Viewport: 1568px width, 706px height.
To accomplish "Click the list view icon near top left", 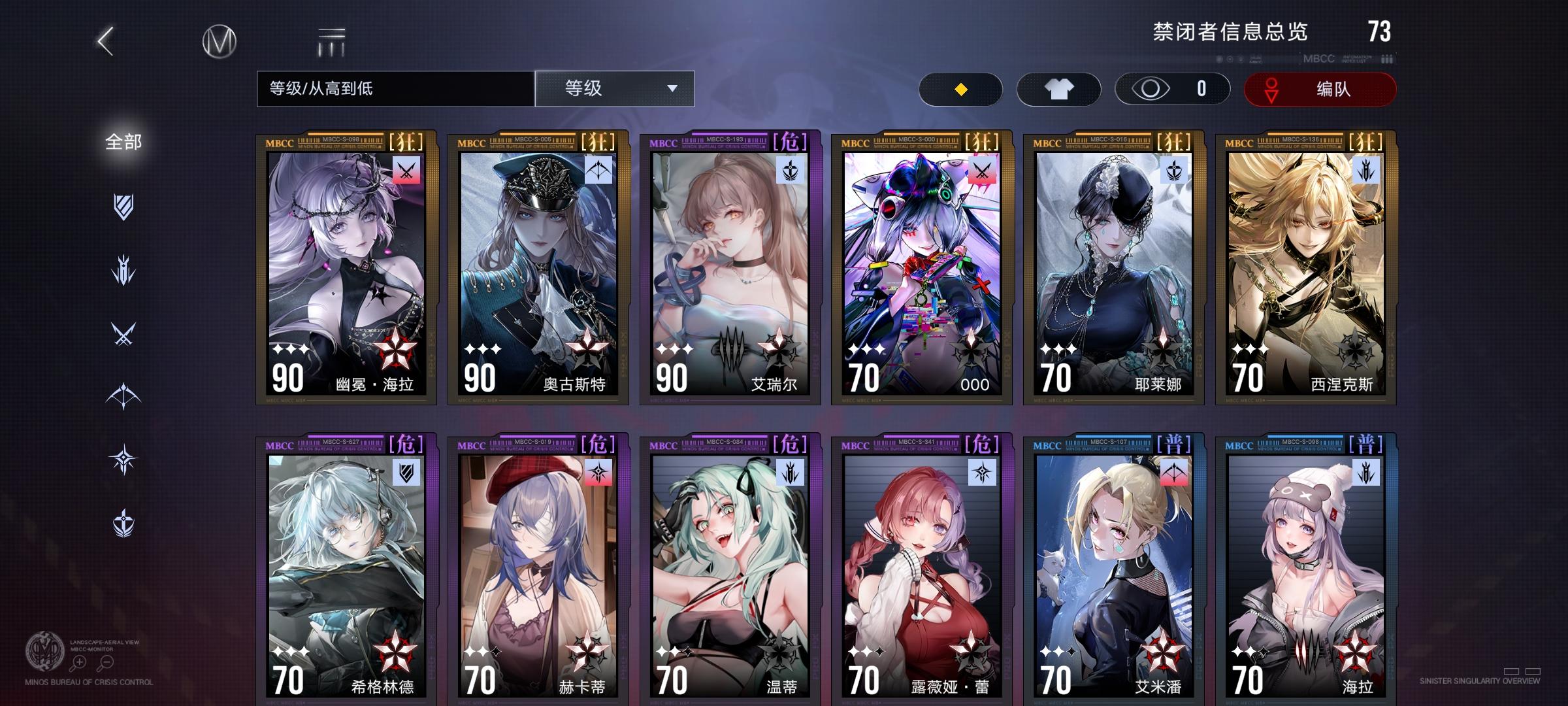I will [x=332, y=41].
